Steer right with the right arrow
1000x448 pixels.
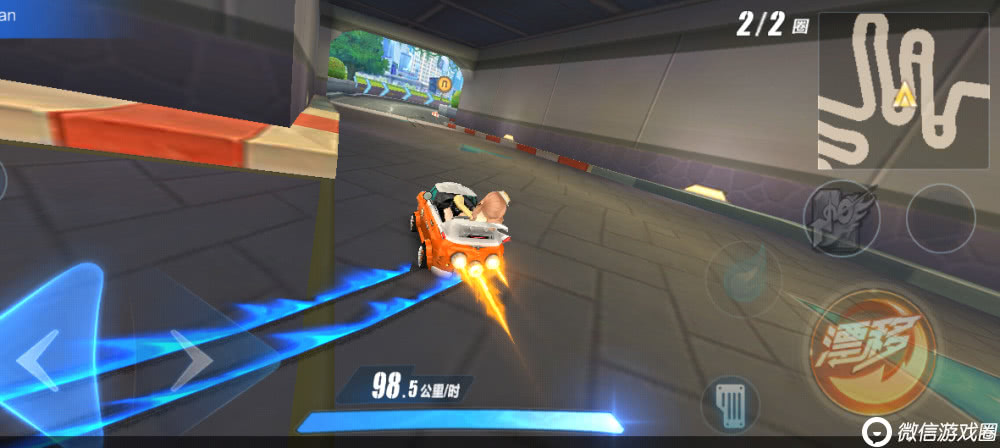pyautogui.click(x=190, y=360)
